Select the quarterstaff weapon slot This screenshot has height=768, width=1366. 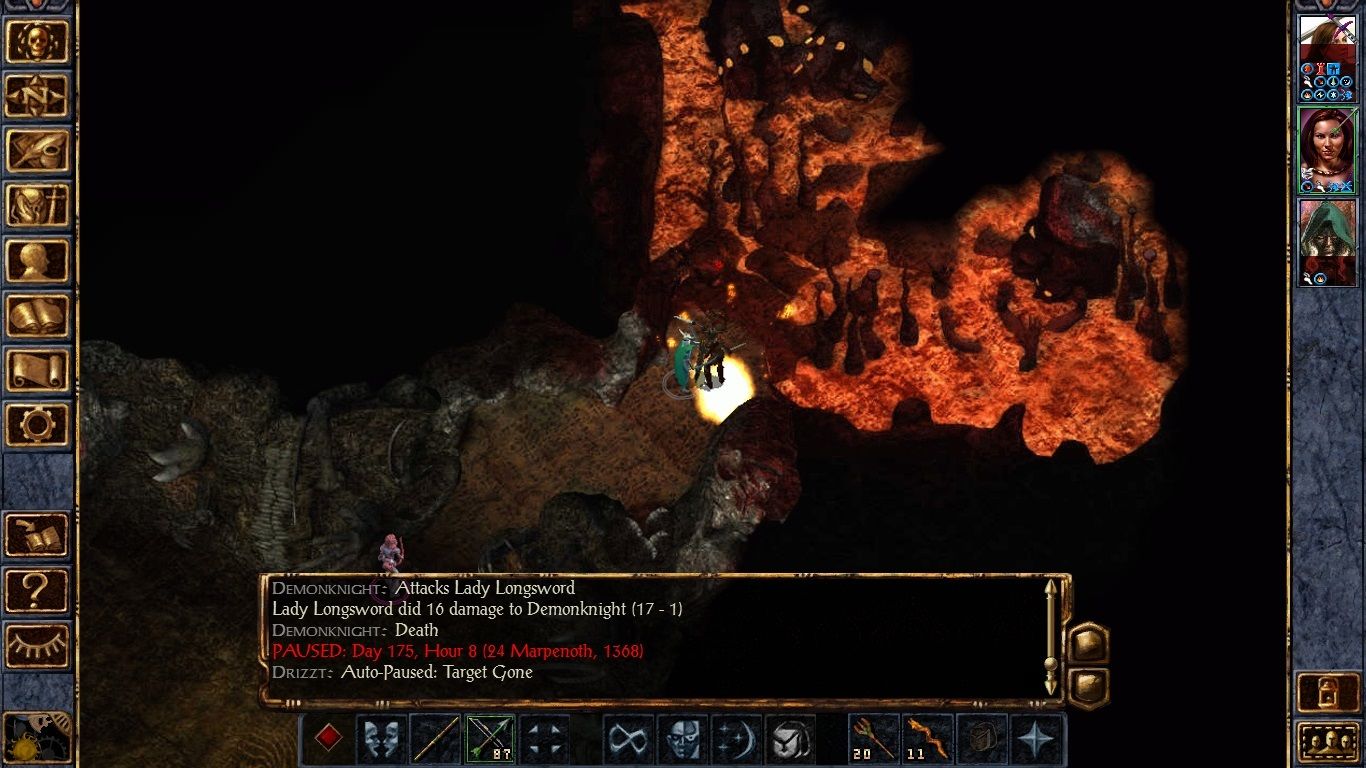click(x=436, y=739)
